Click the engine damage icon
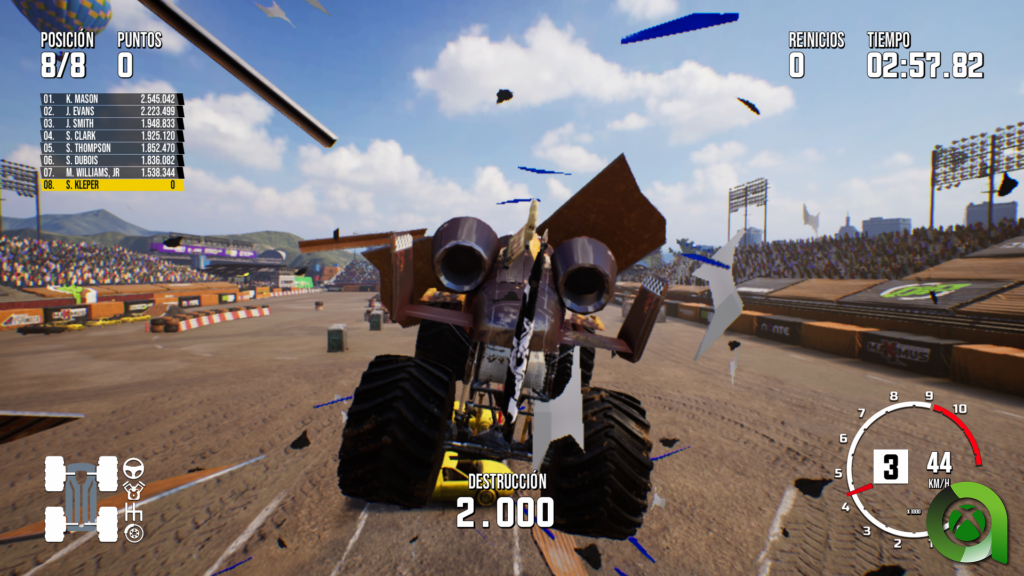1024x576 pixels. click(133, 490)
